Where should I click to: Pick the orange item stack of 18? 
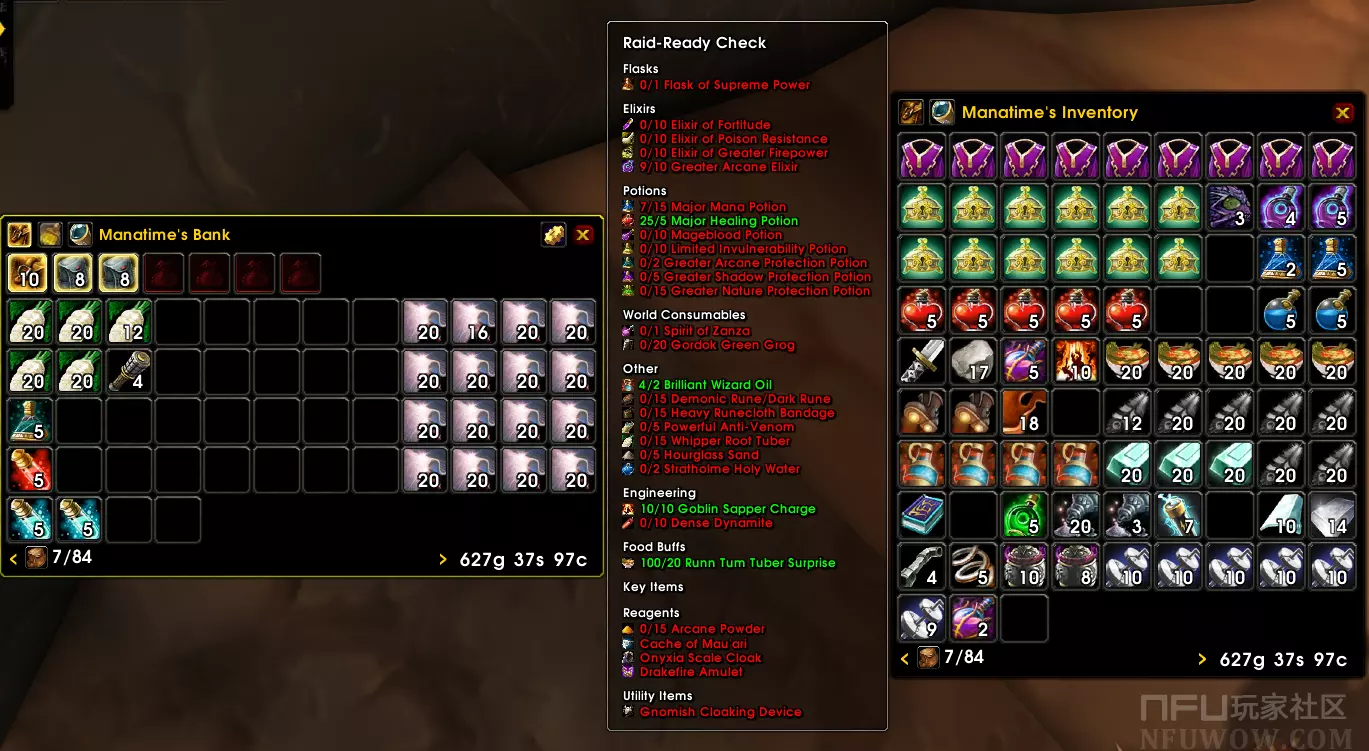pyautogui.click(x=1025, y=412)
